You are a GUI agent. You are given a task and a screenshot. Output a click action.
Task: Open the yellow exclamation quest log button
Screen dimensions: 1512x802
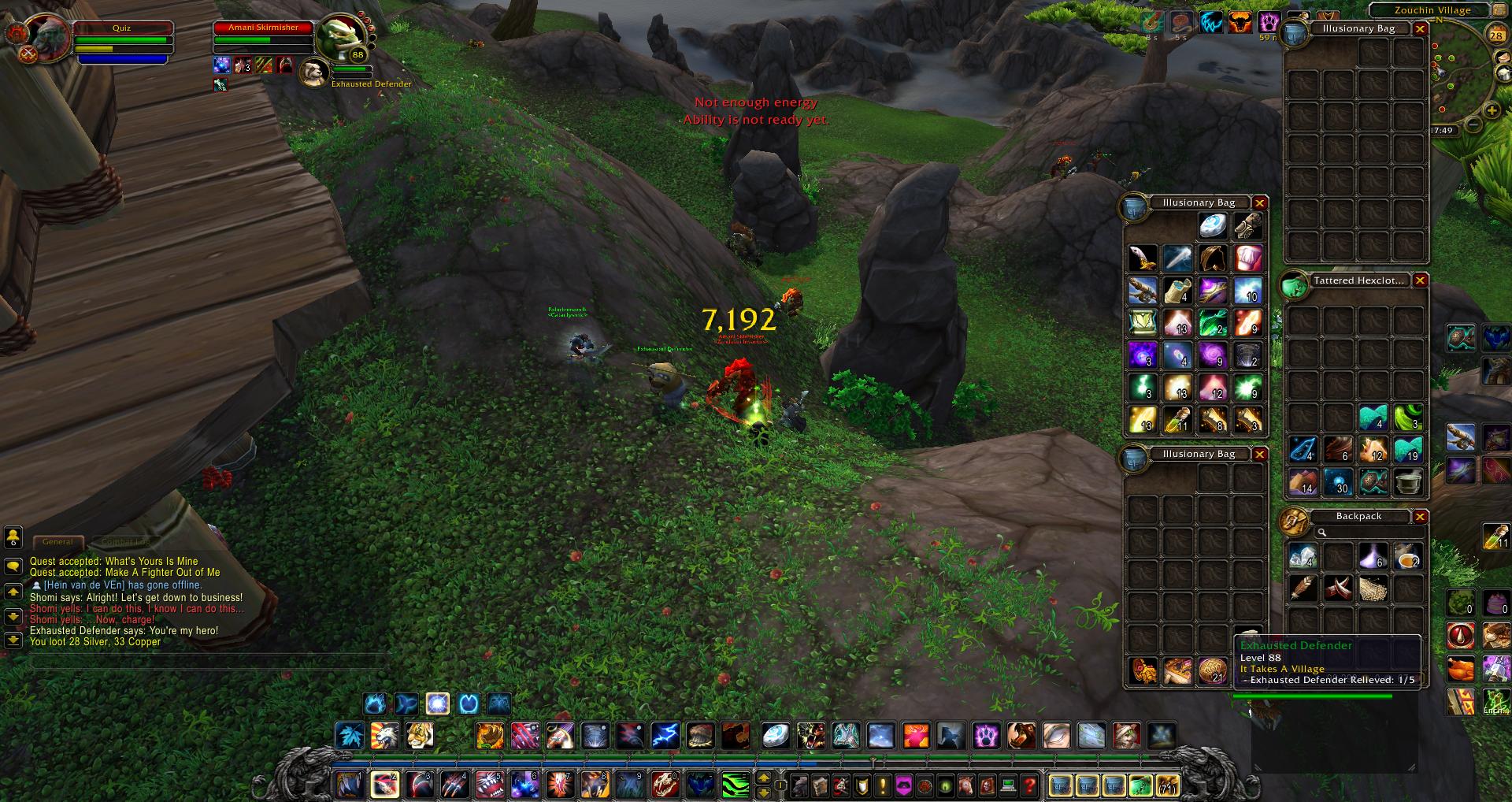click(883, 785)
